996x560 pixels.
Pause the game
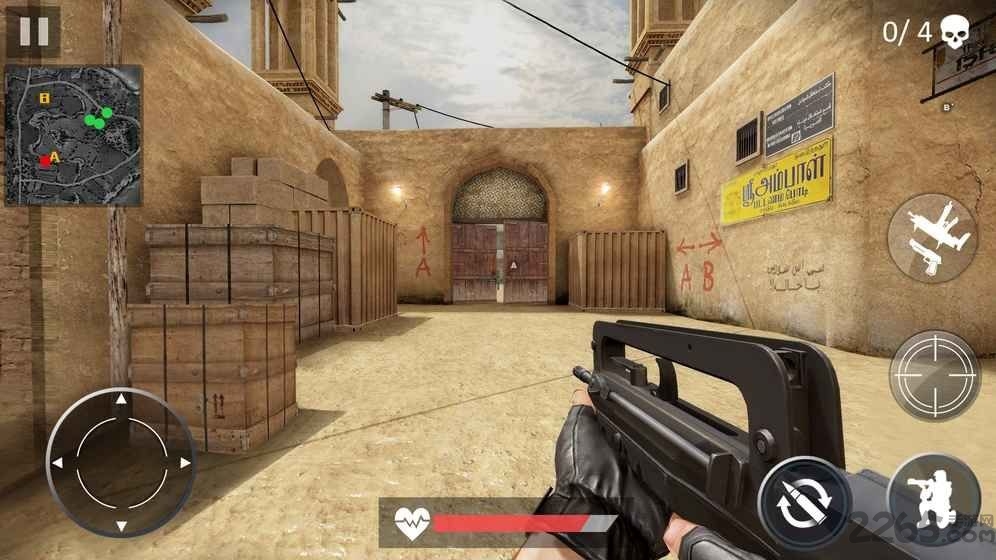point(33,31)
